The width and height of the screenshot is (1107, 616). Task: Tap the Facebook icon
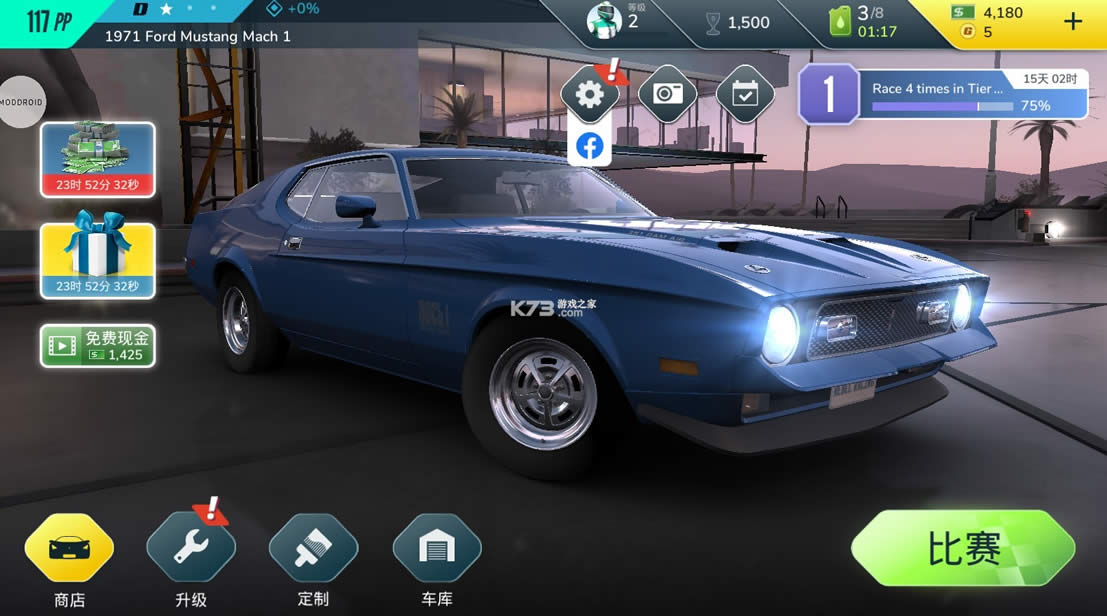tap(590, 146)
